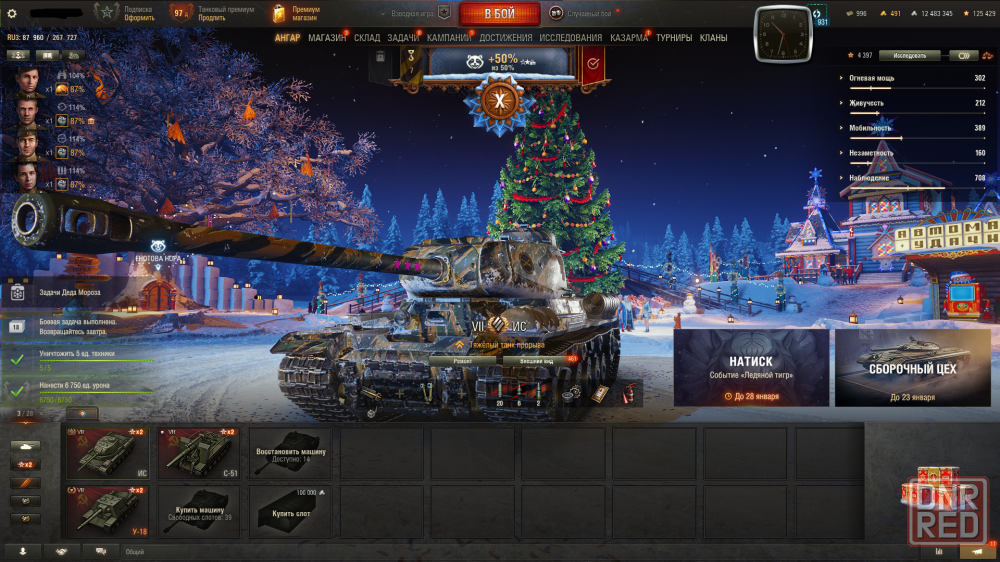Go to the ЗАДАЧИ tab
The image size is (1000, 562).
click(403, 38)
